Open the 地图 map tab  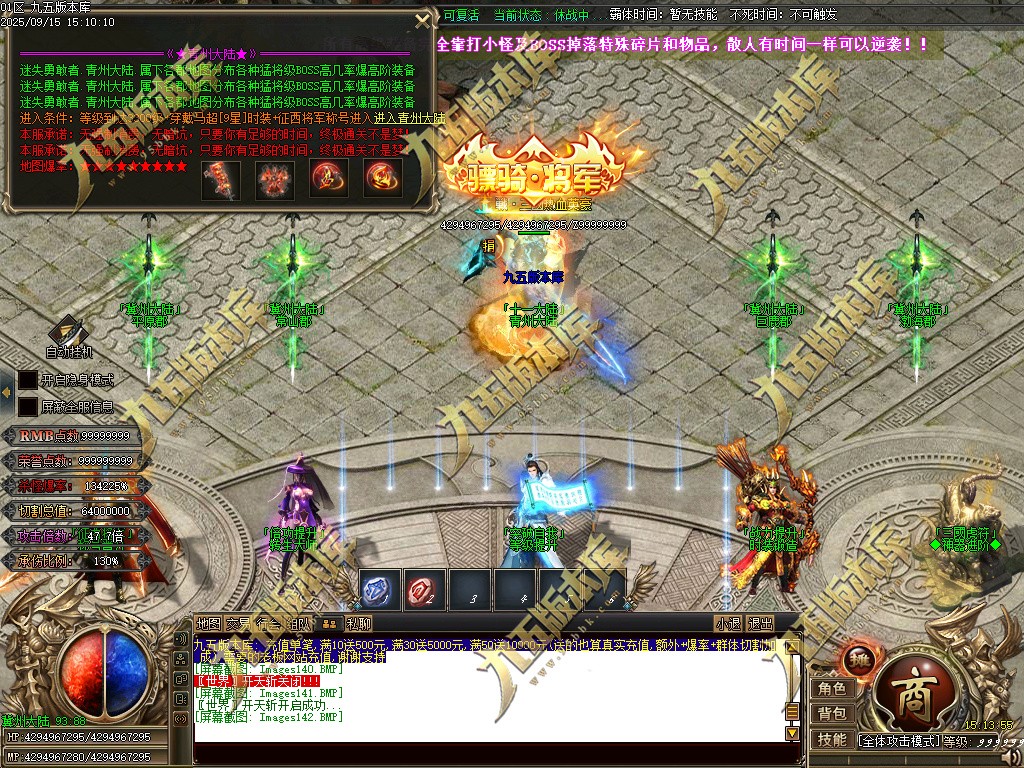[x=208, y=624]
